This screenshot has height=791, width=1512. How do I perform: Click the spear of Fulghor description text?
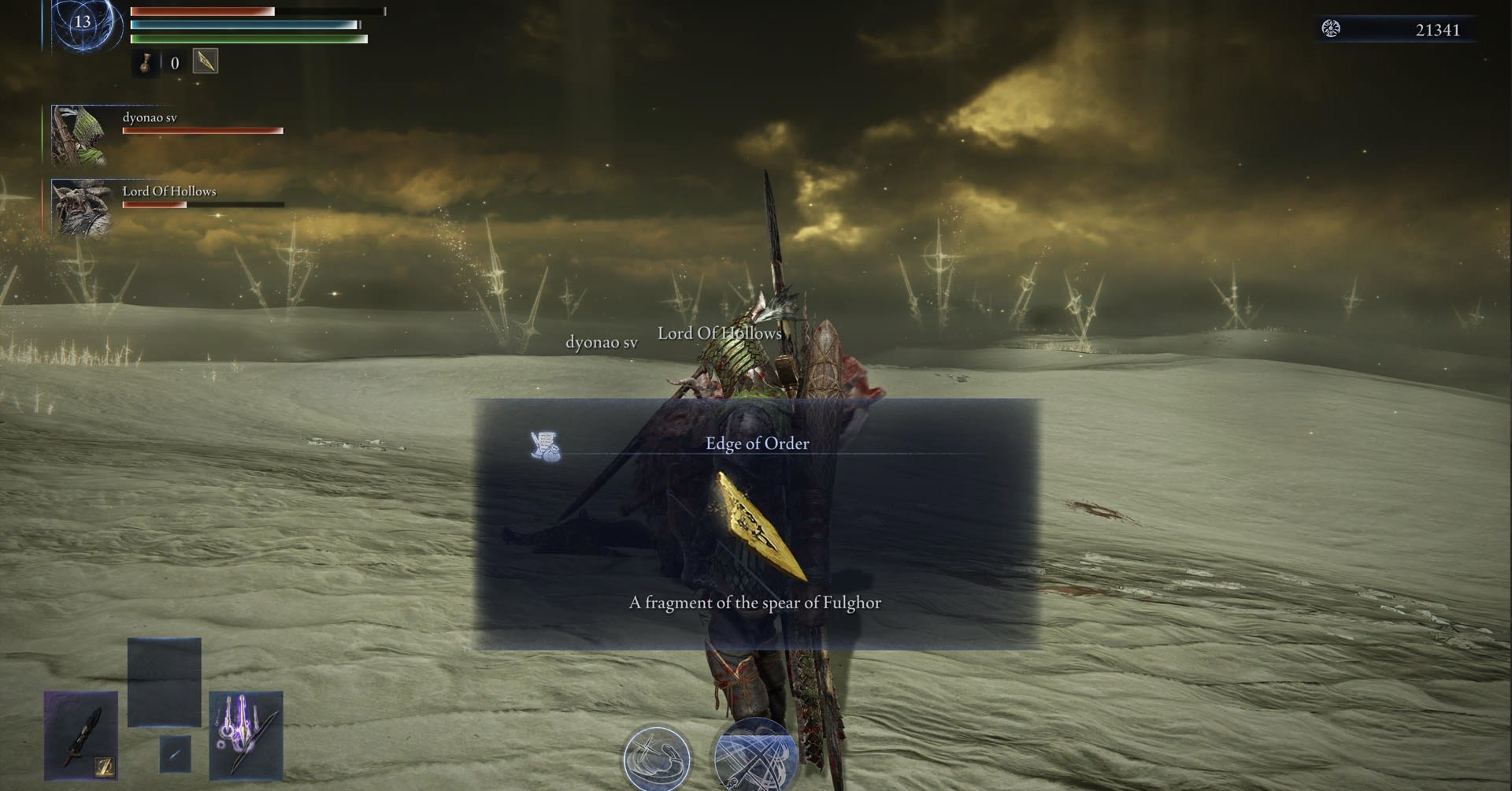pos(754,602)
